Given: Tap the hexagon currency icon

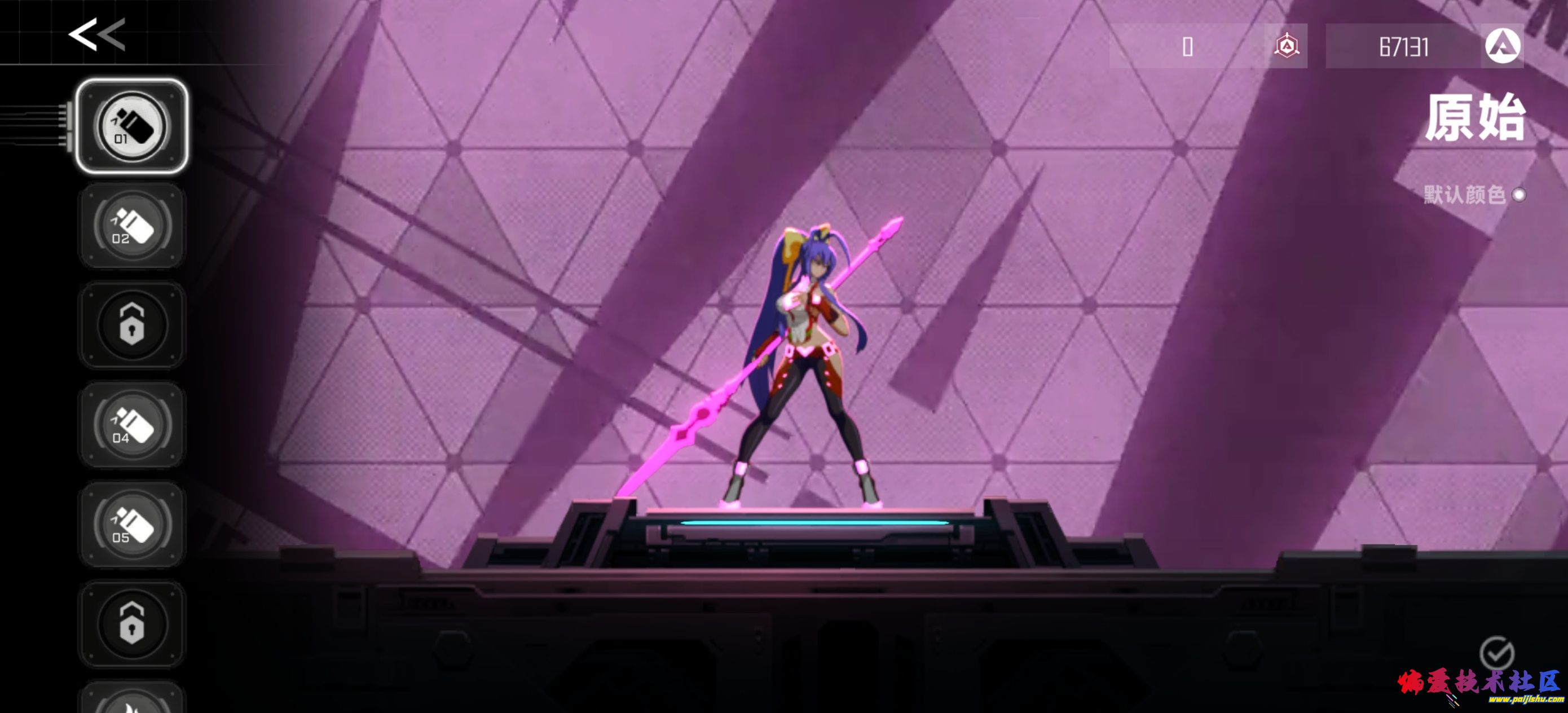Looking at the screenshot, I should (1286, 46).
